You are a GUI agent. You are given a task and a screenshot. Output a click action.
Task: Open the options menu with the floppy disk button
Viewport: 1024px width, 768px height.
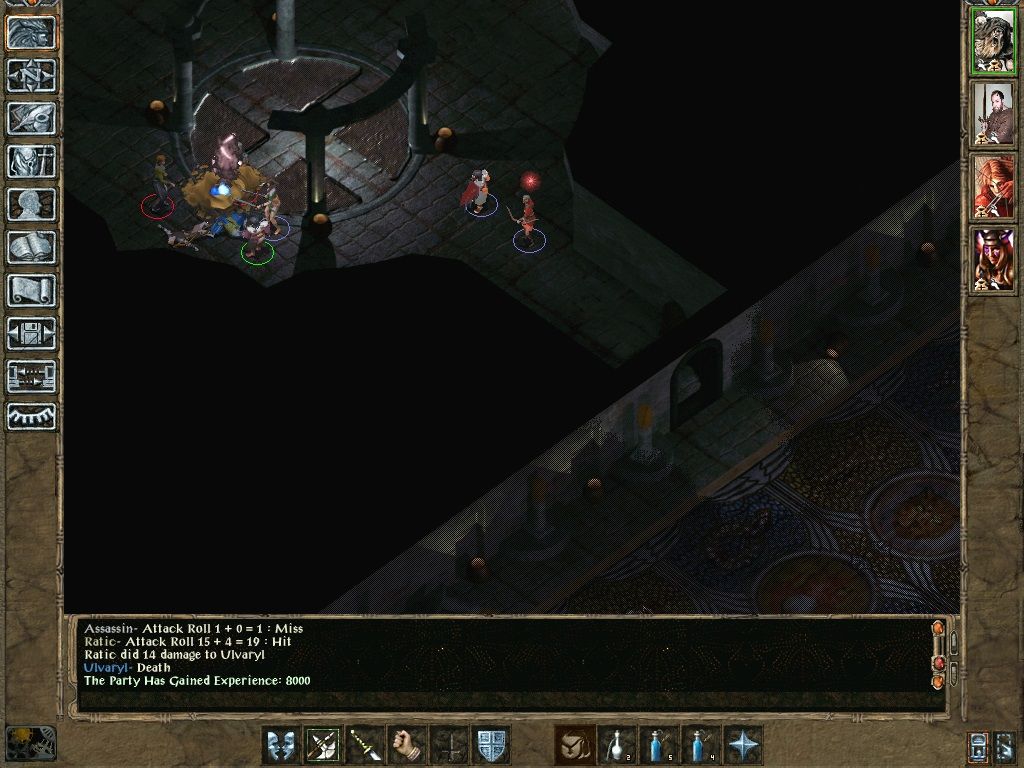coord(32,333)
